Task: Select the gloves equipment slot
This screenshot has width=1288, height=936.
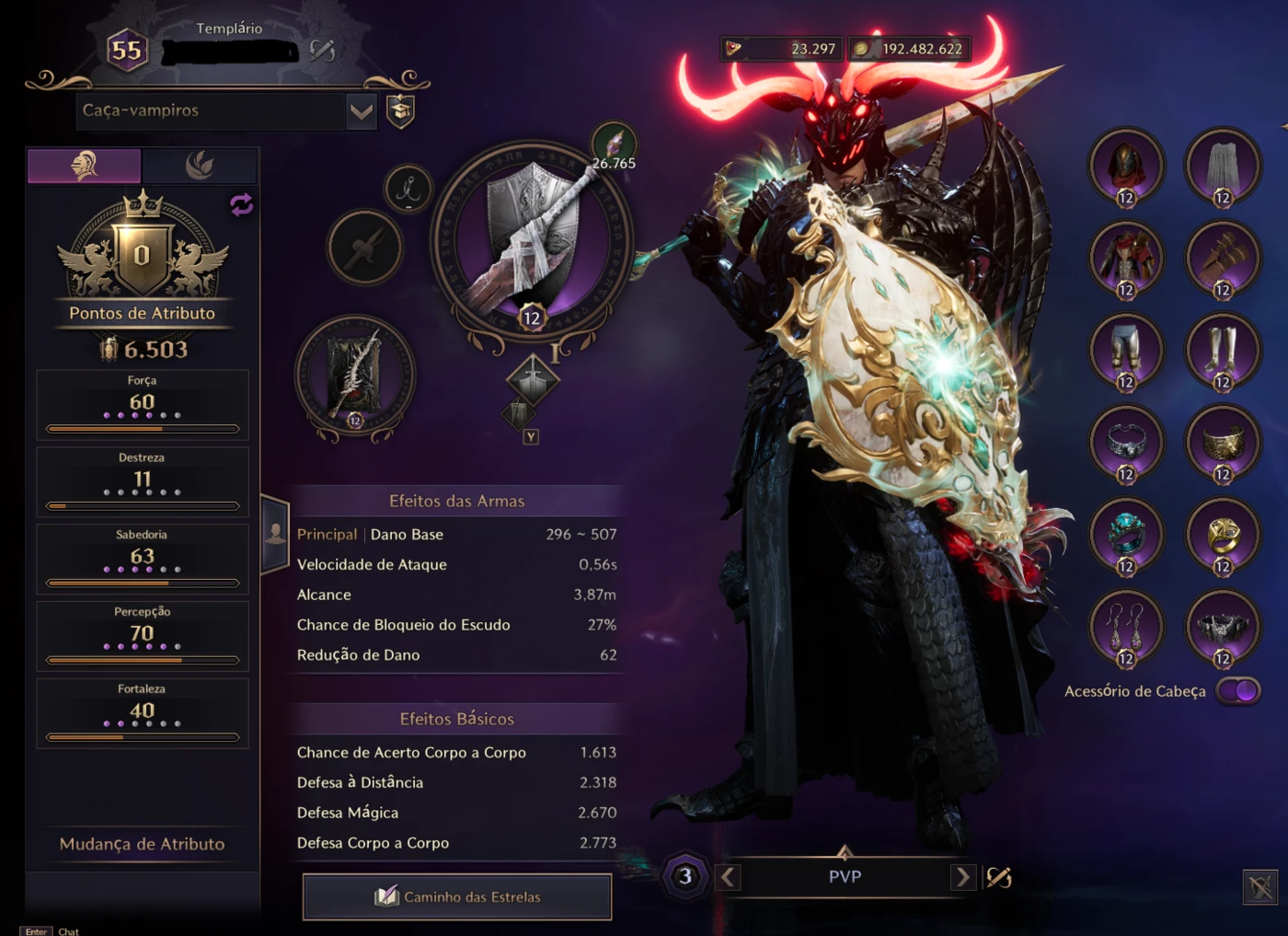Action: 1222,260
